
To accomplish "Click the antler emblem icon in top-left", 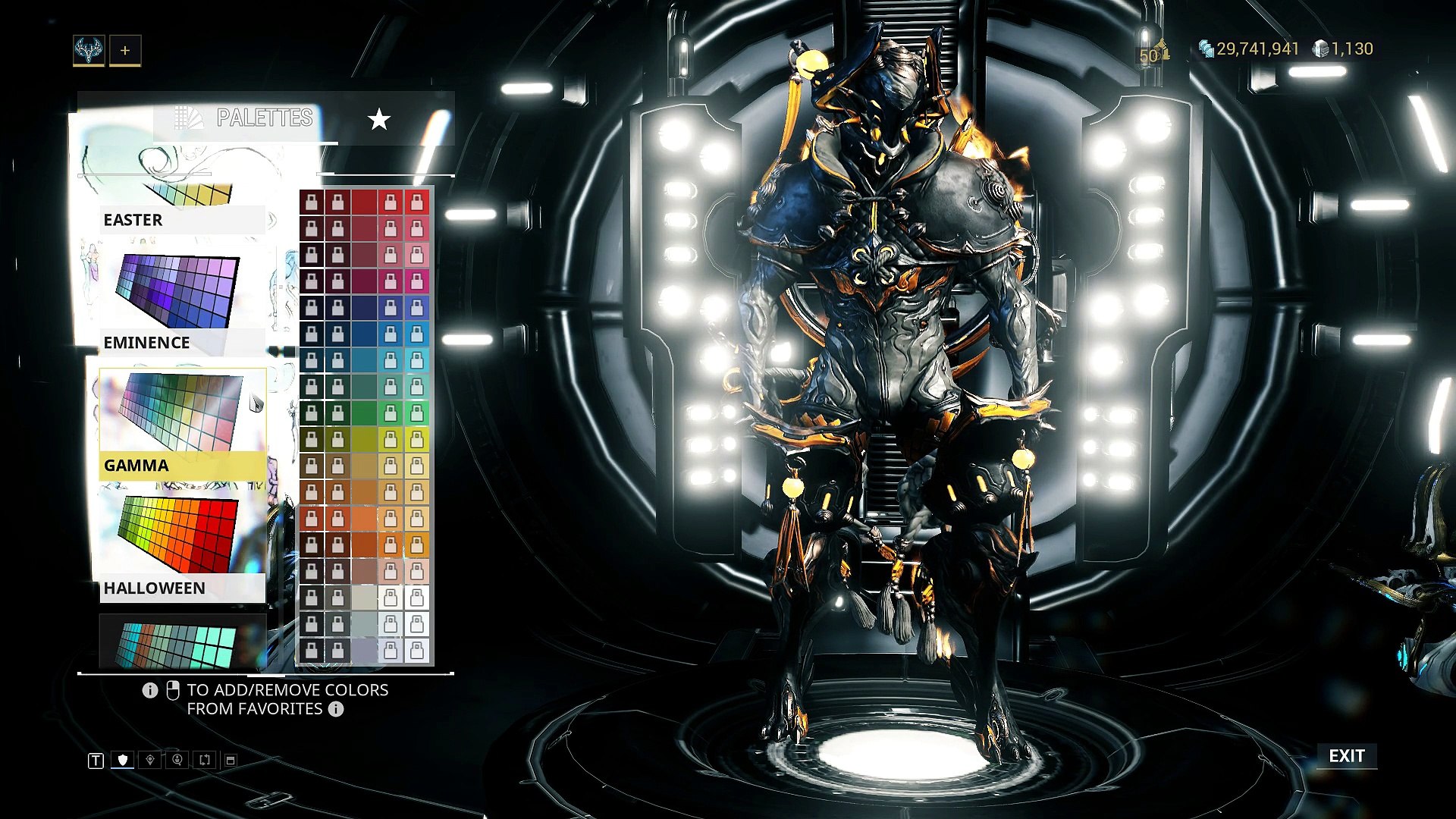I will [x=88, y=52].
